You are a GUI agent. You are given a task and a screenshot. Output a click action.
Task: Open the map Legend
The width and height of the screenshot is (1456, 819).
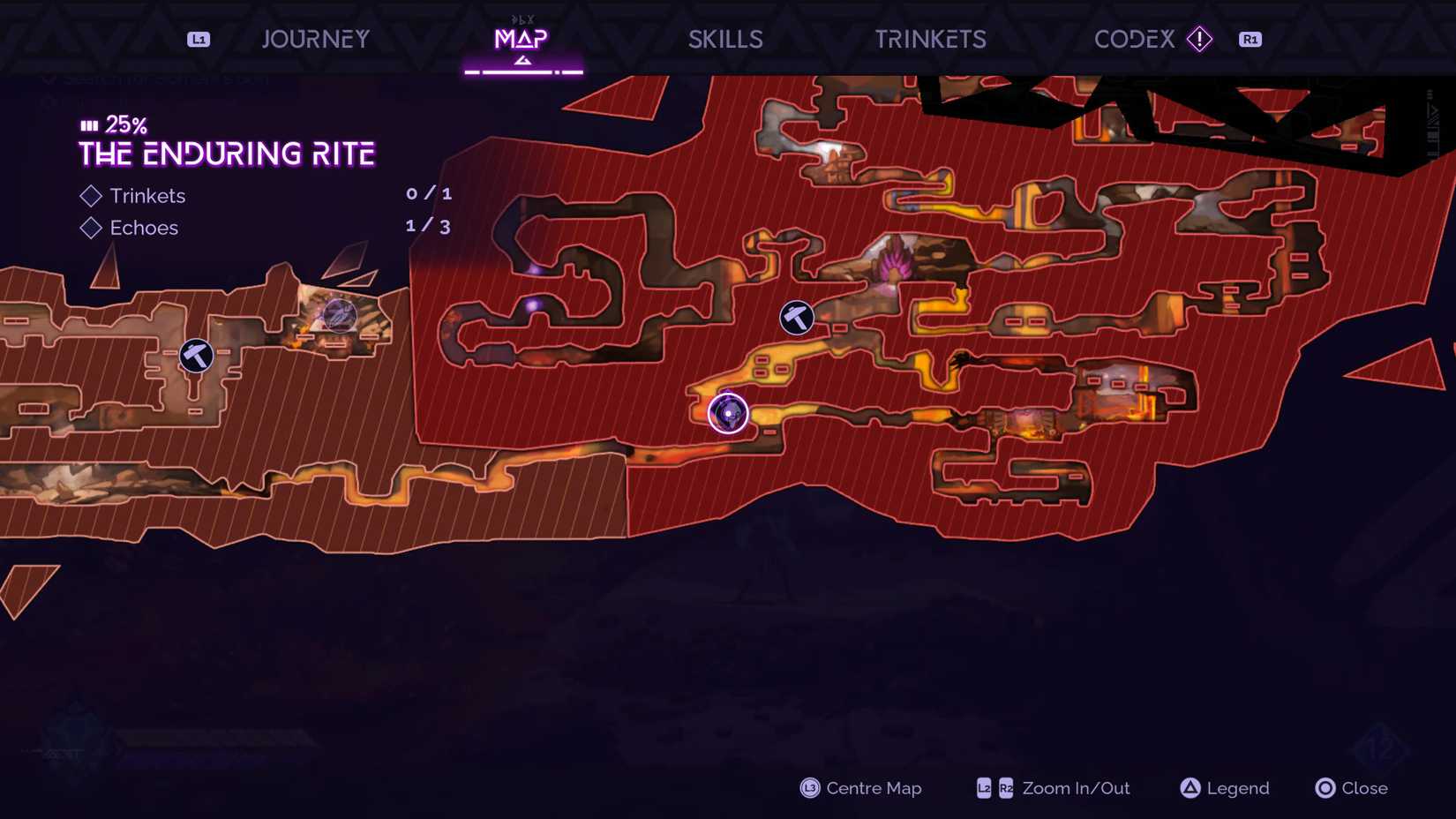pos(1235,788)
